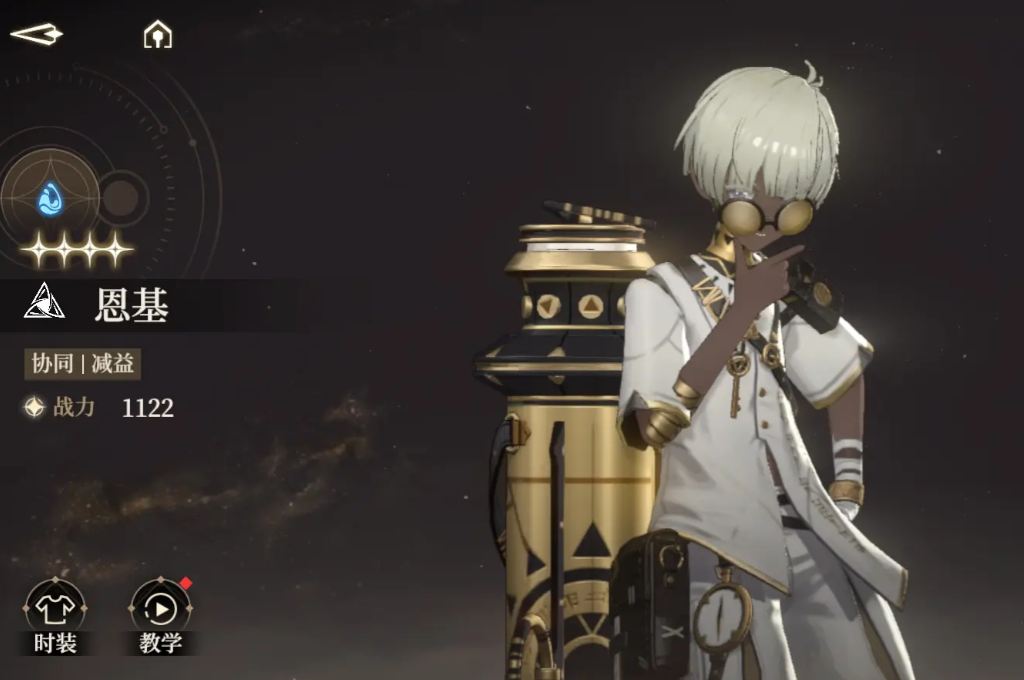Open the 教学 tutorial video
This screenshot has width=1024, height=680.
(x=161, y=616)
